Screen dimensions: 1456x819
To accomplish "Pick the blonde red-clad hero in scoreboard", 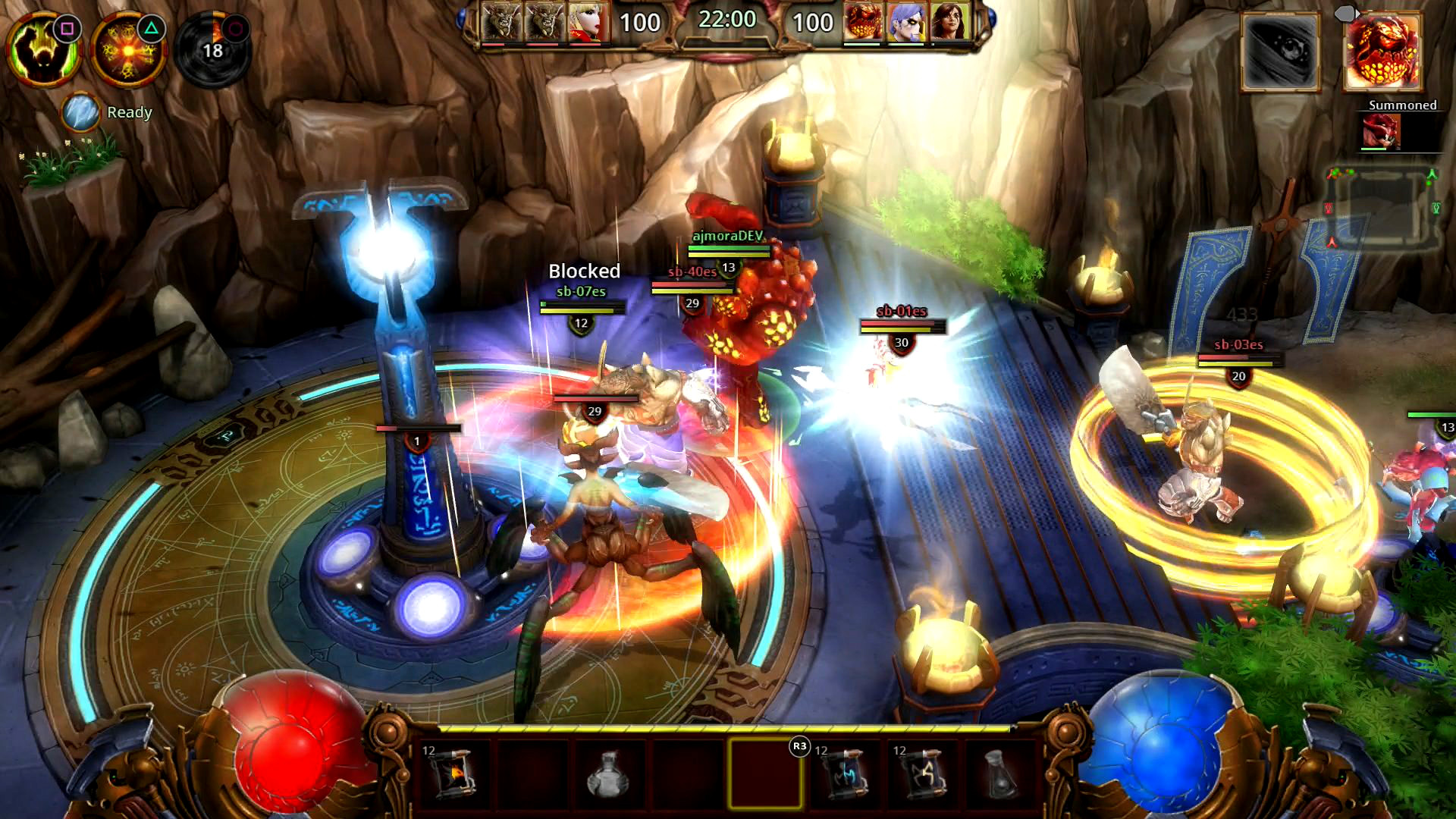I will pyautogui.click(x=588, y=22).
